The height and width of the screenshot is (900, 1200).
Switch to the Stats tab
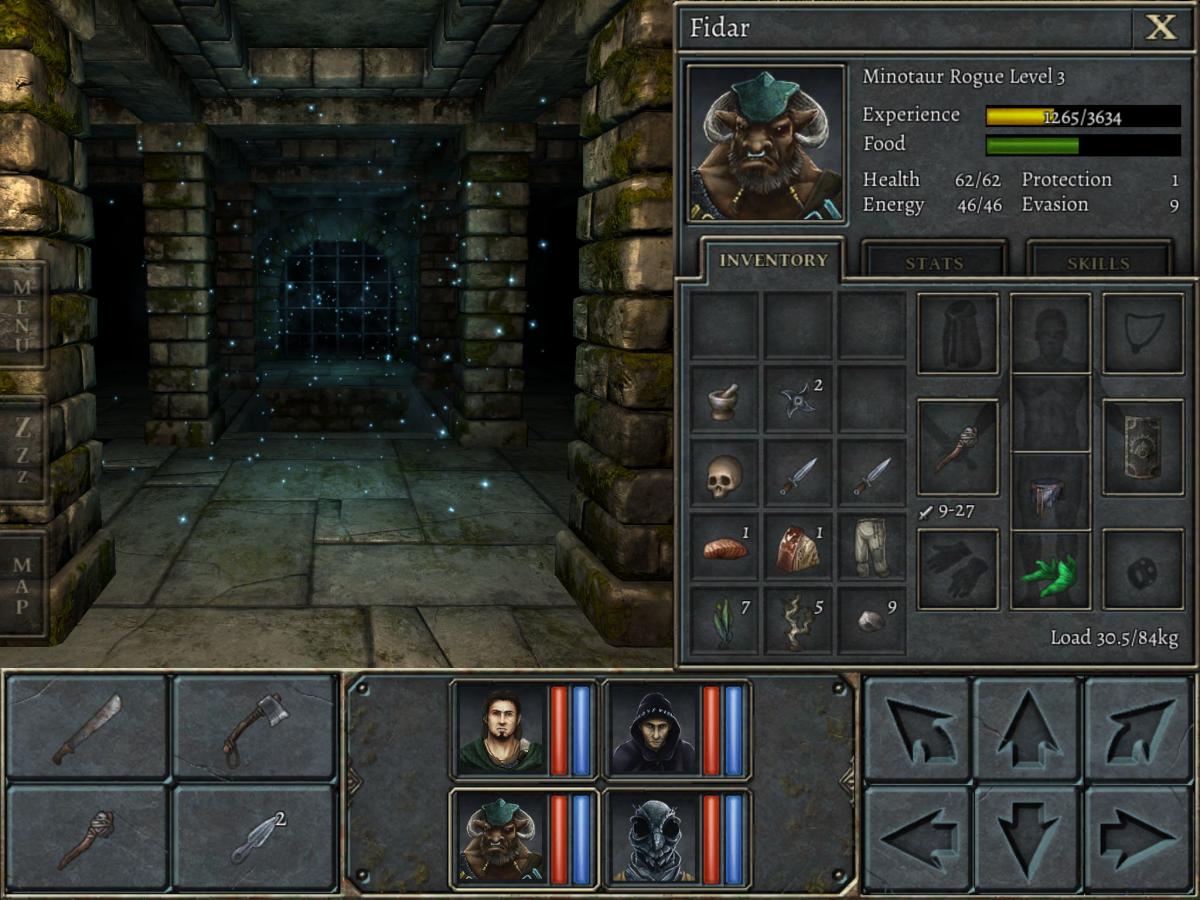[x=934, y=263]
